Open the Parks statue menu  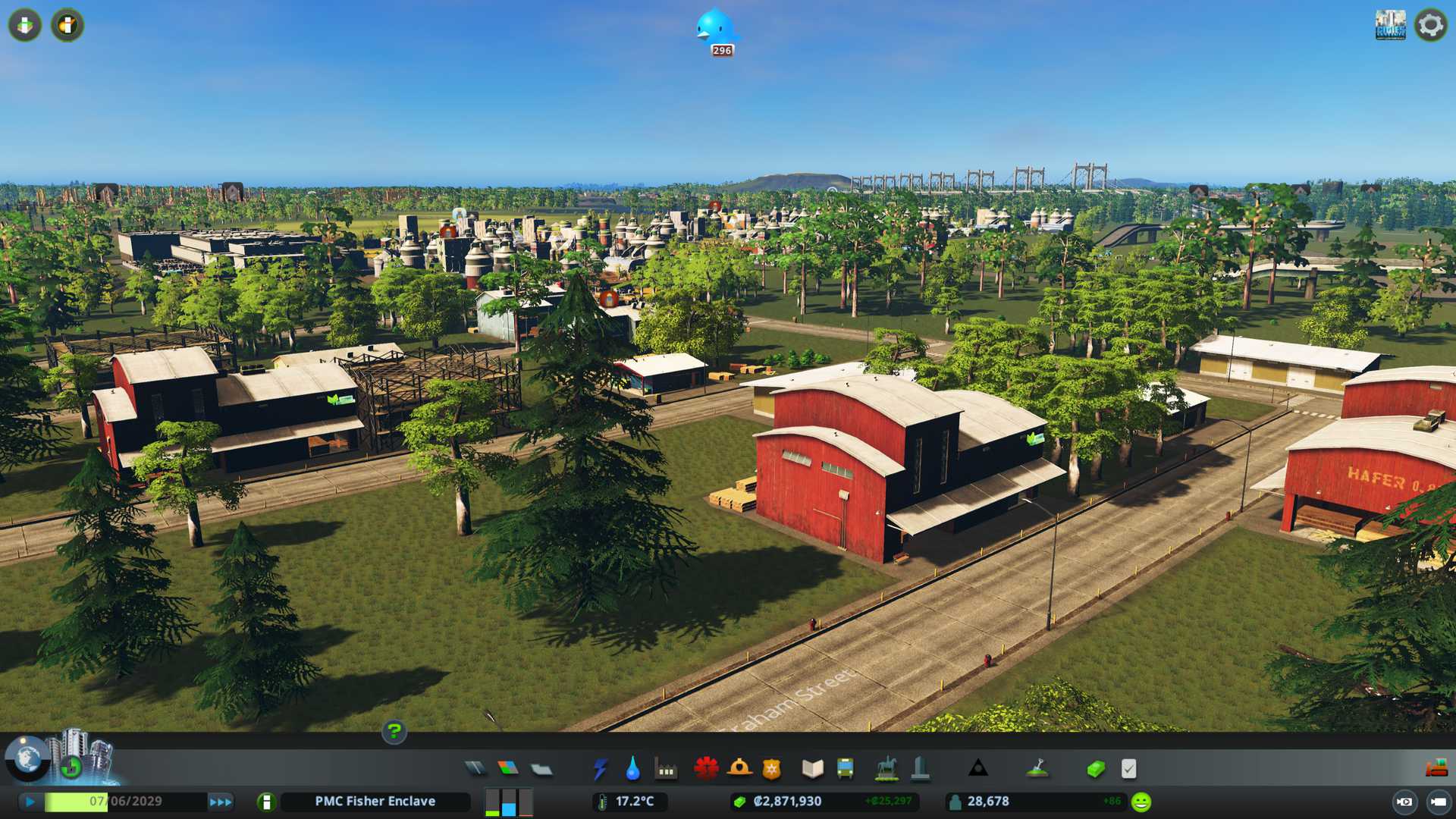click(x=886, y=769)
